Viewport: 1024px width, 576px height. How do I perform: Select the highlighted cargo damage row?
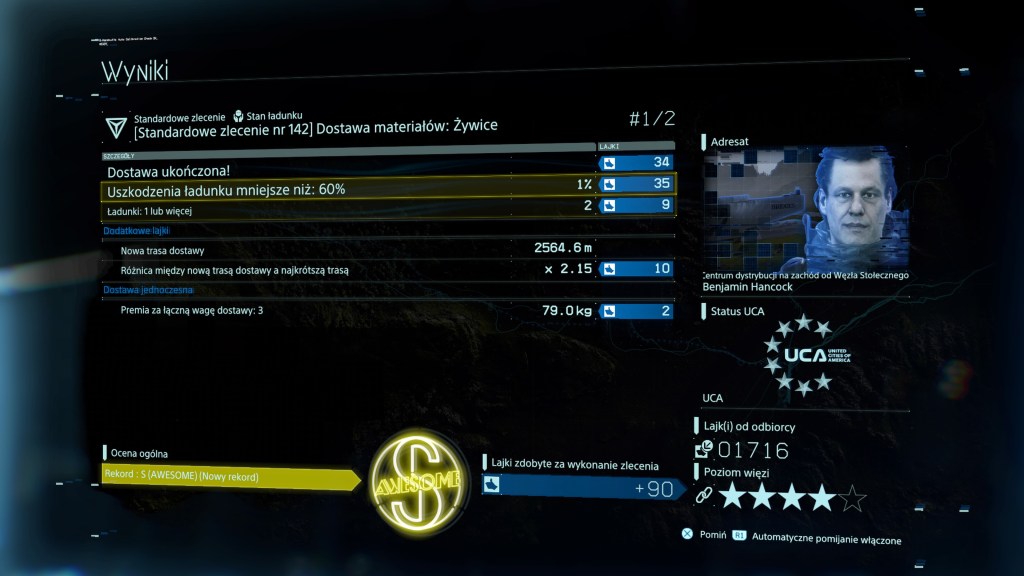(x=388, y=185)
